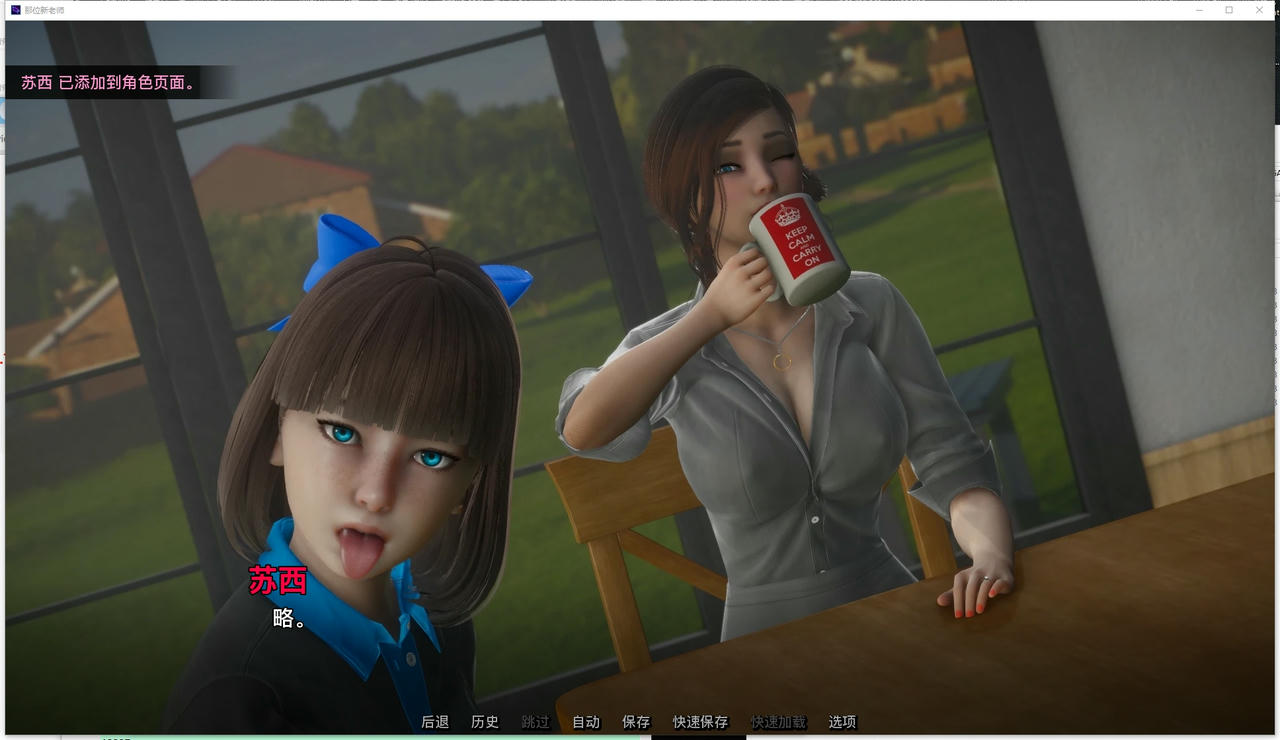1280x740 pixels.
Task: Close the 那位新老师 window
Action: [x=1258, y=10]
